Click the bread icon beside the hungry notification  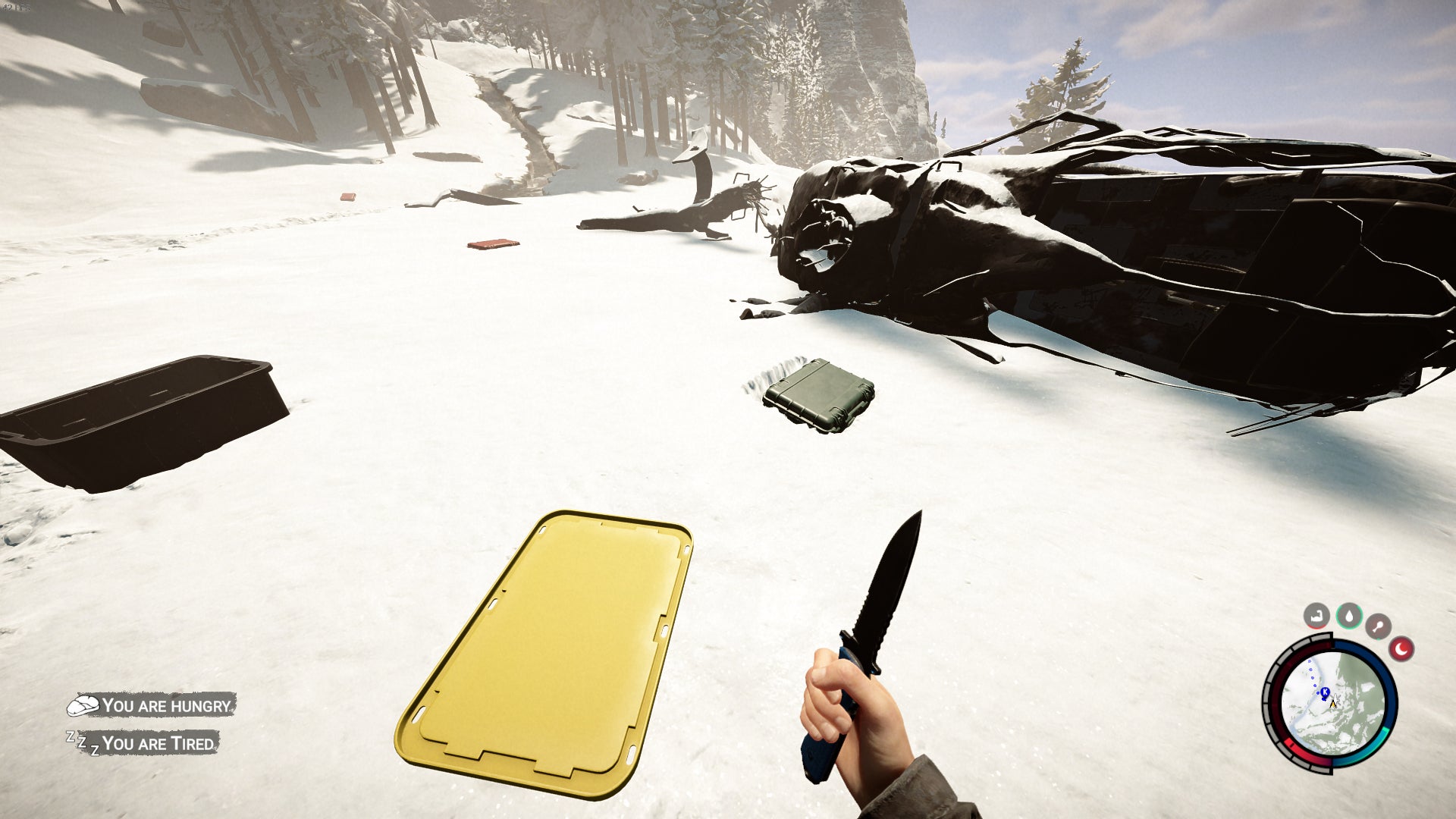coord(83,705)
